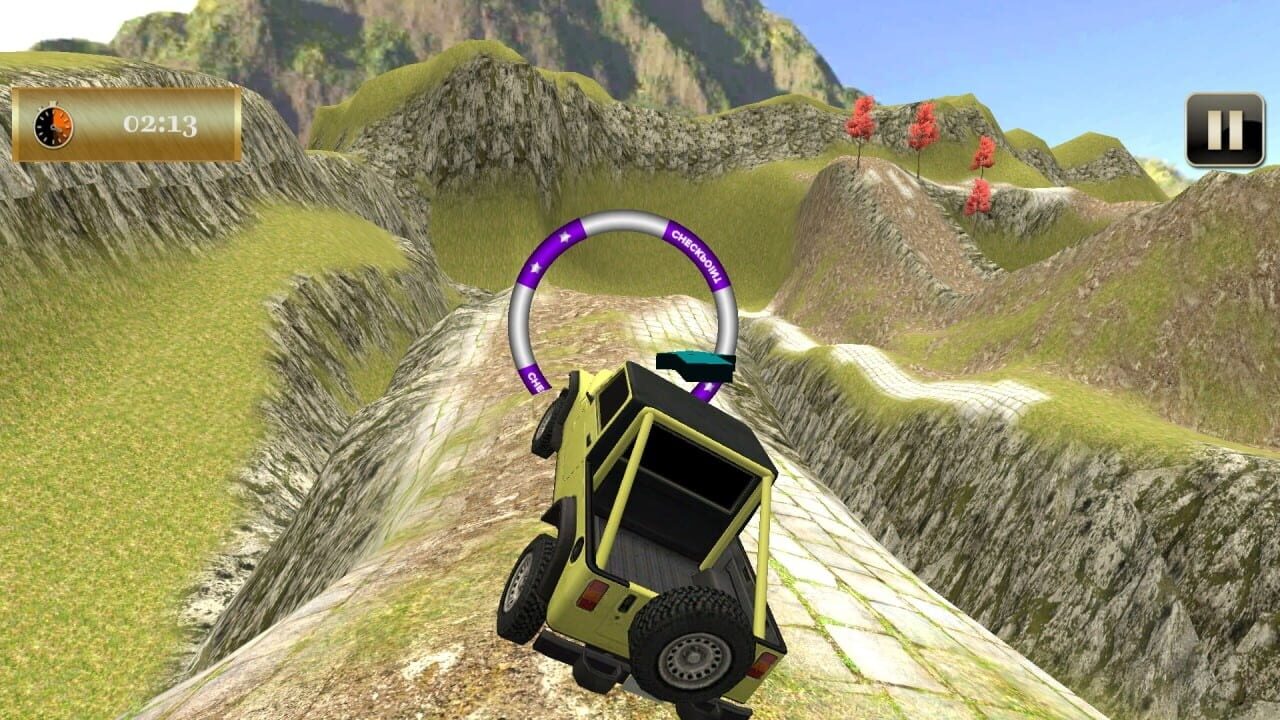
Task: Click the black half of the stopwatch dial
Action: tap(44, 124)
